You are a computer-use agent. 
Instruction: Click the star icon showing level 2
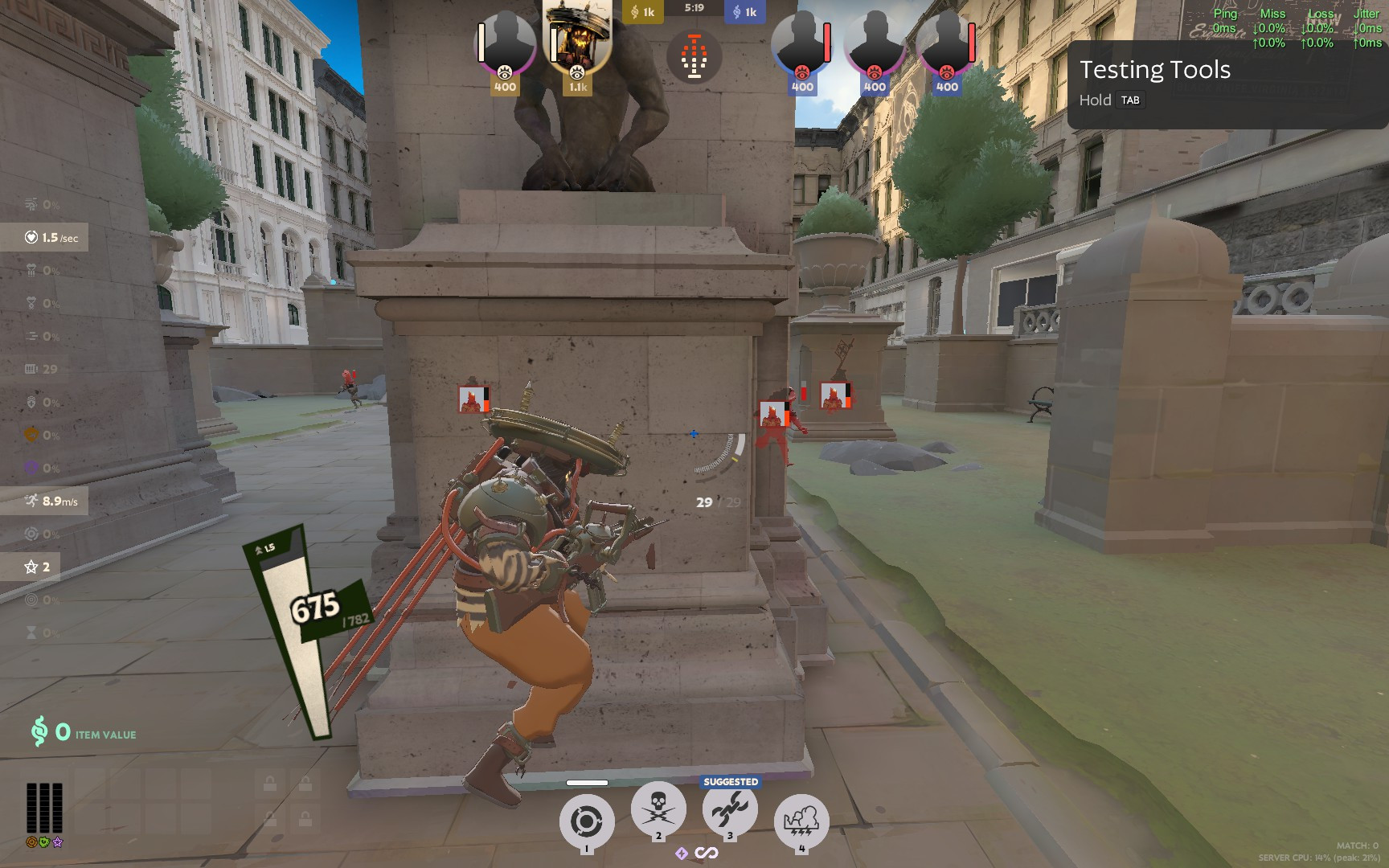32,567
